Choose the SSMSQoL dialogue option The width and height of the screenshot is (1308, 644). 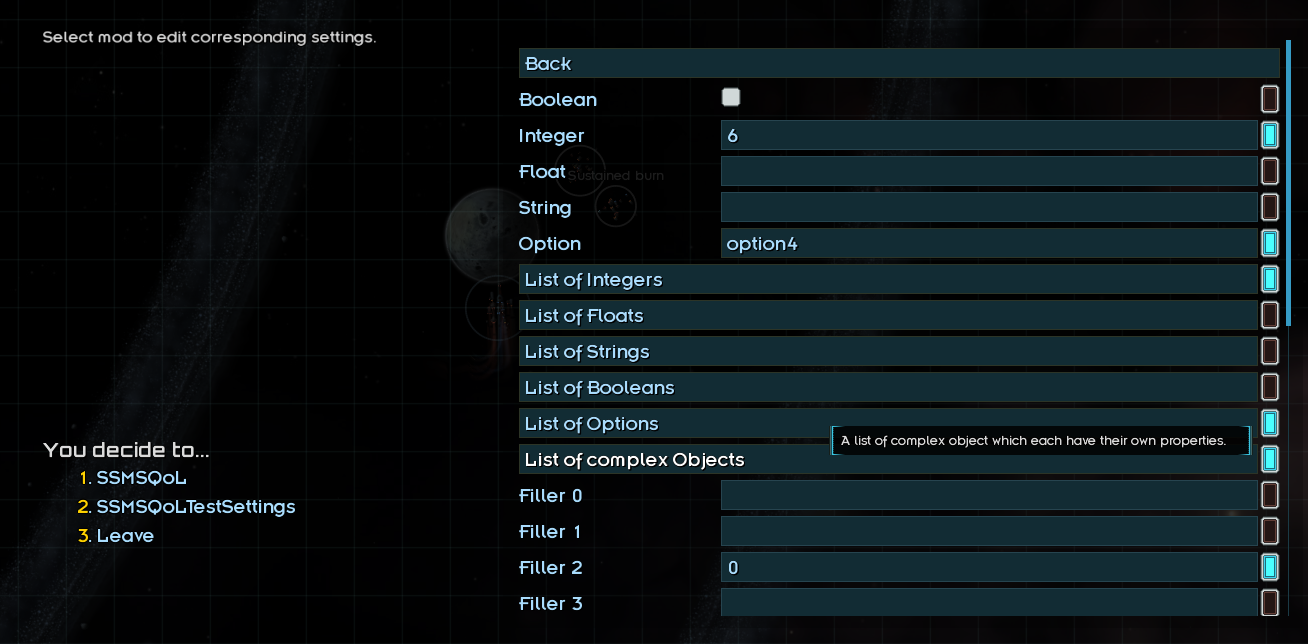pos(141,478)
